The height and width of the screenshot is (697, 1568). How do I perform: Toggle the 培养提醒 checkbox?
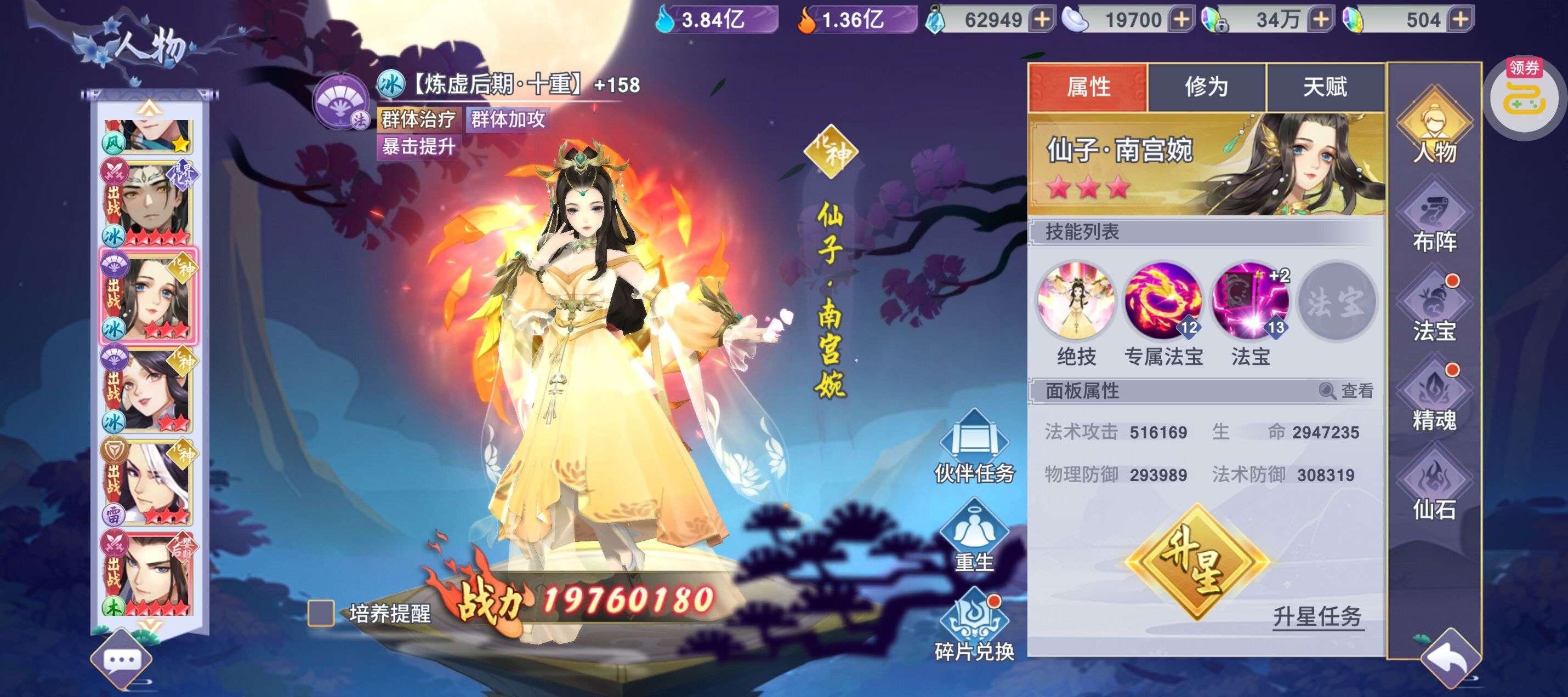pos(321,613)
